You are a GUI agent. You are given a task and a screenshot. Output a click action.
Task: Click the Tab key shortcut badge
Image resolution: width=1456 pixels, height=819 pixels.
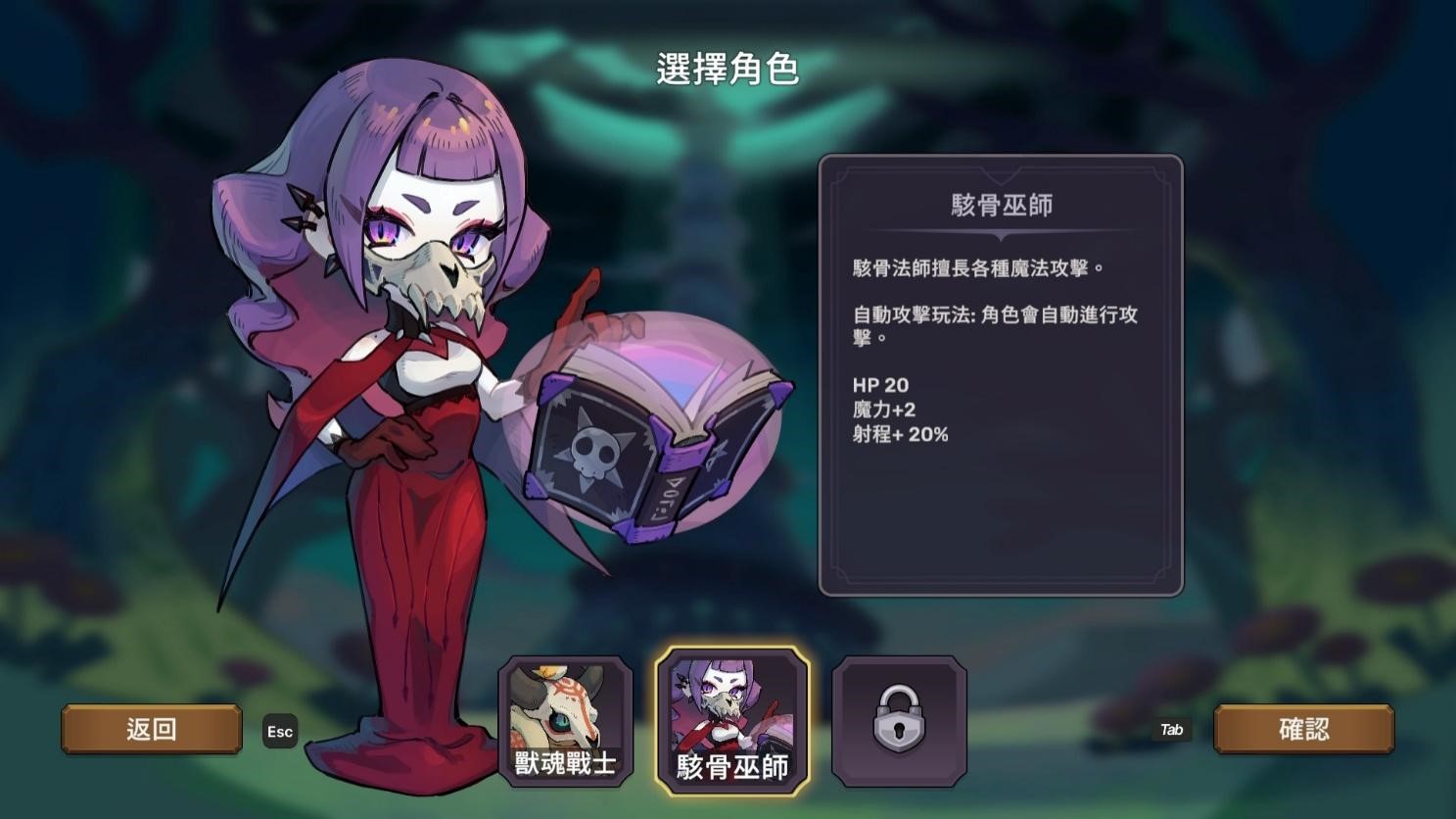[1172, 730]
